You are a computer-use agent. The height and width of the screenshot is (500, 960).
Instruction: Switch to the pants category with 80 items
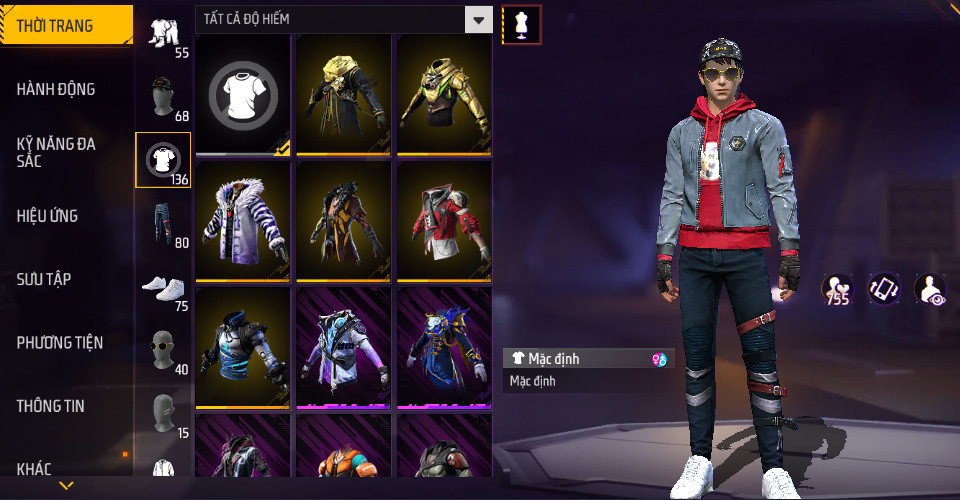(x=163, y=224)
